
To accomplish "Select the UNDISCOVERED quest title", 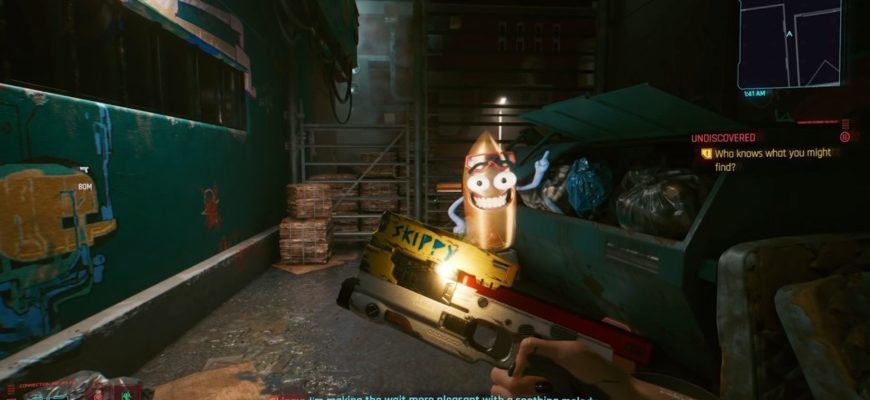I will [723, 137].
